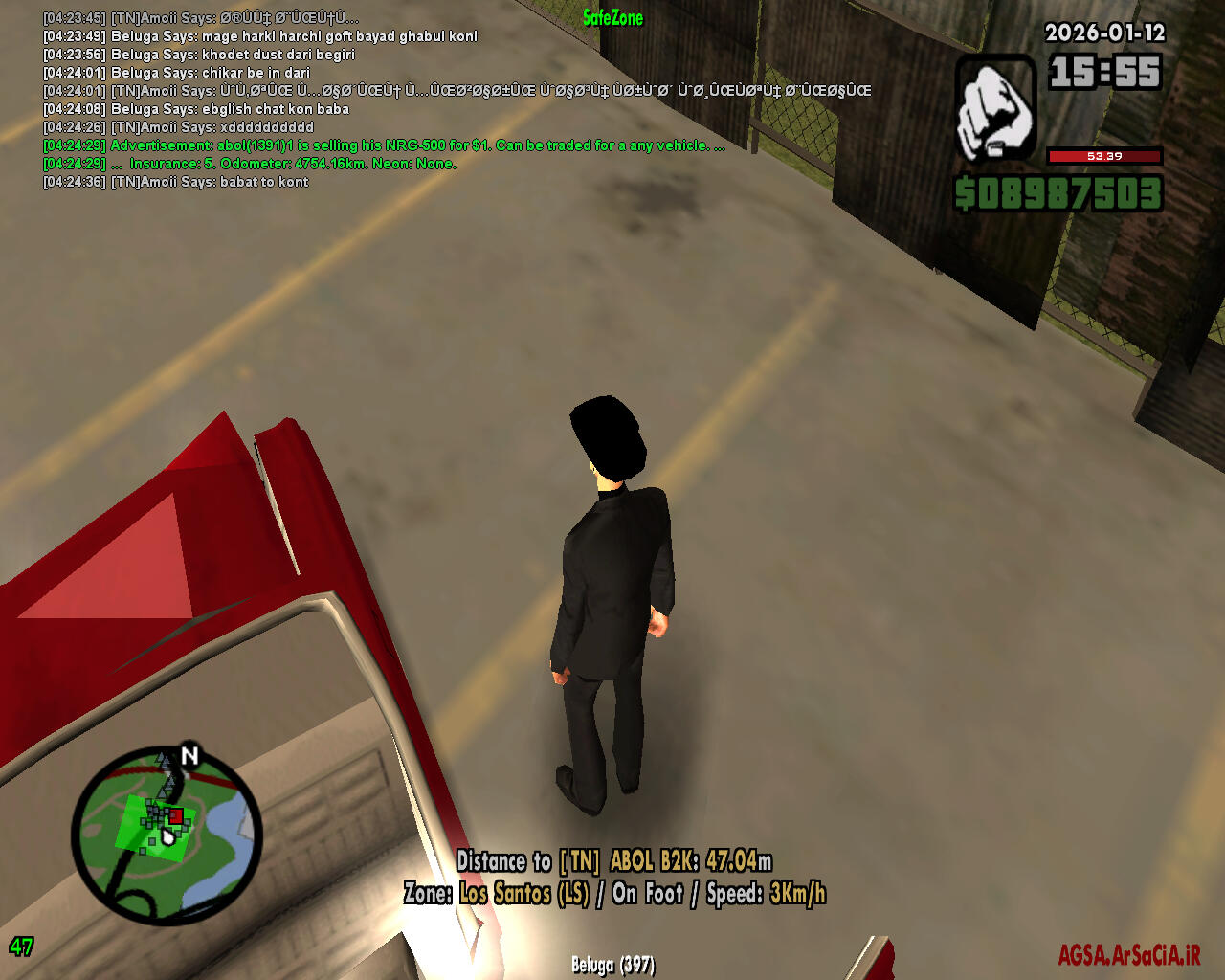Click the red marker on the minimap
The width and height of the screenshot is (1225, 980).
tap(176, 816)
